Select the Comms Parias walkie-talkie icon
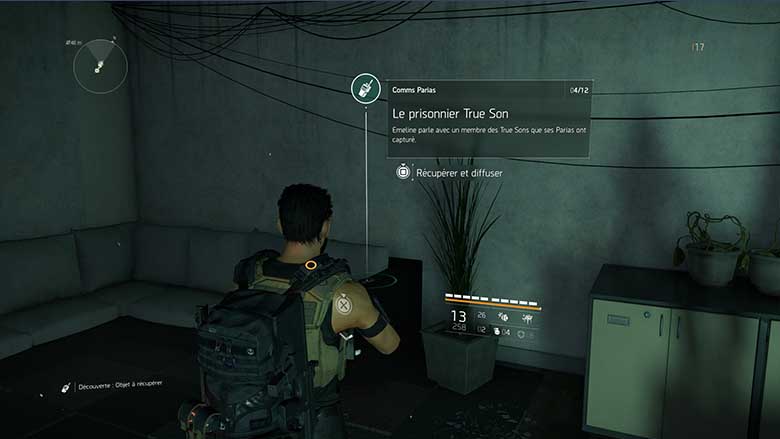 367,88
